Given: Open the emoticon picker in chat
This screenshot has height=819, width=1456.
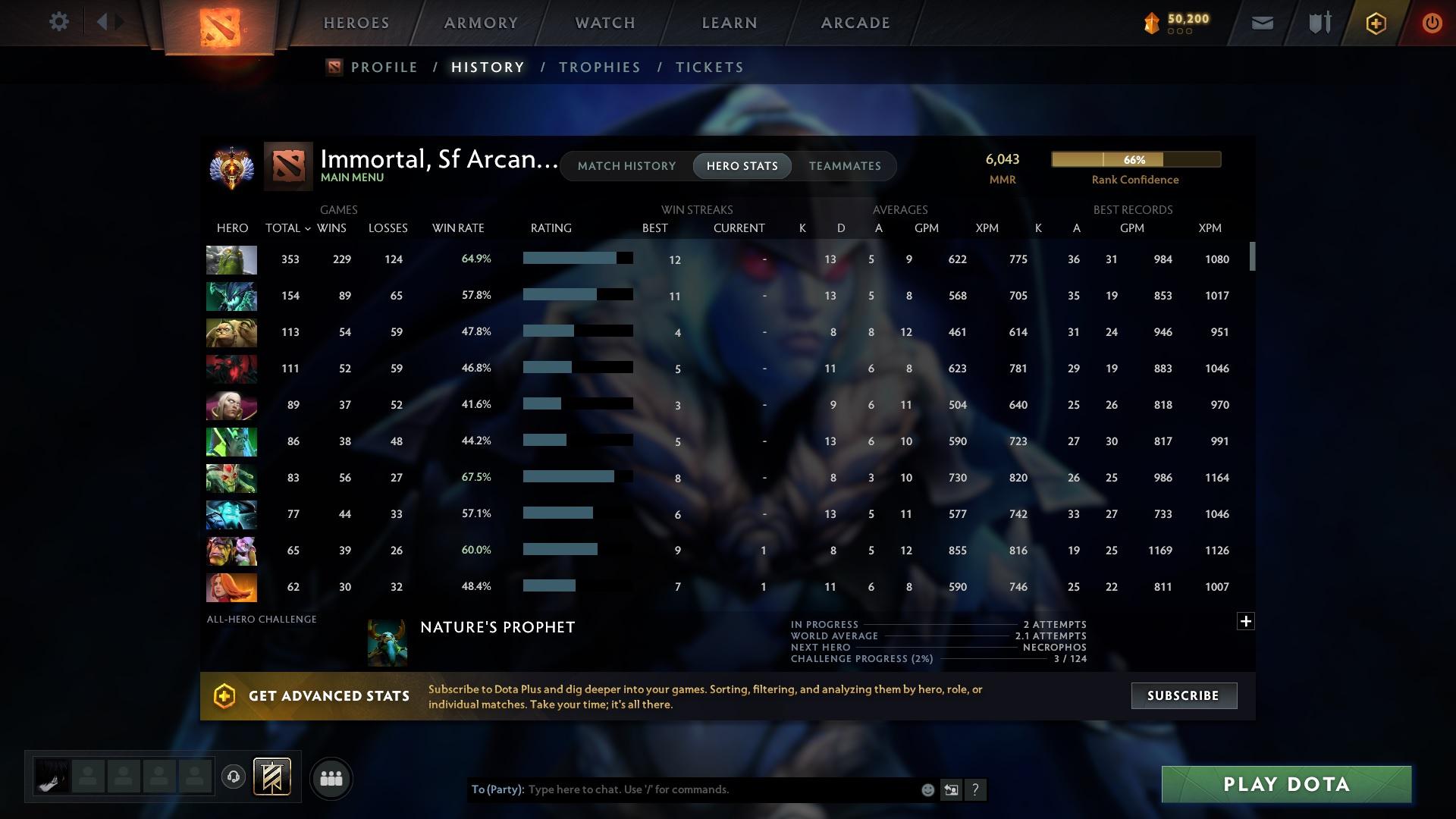Looking at the screenshot, I should click(927, 789).
